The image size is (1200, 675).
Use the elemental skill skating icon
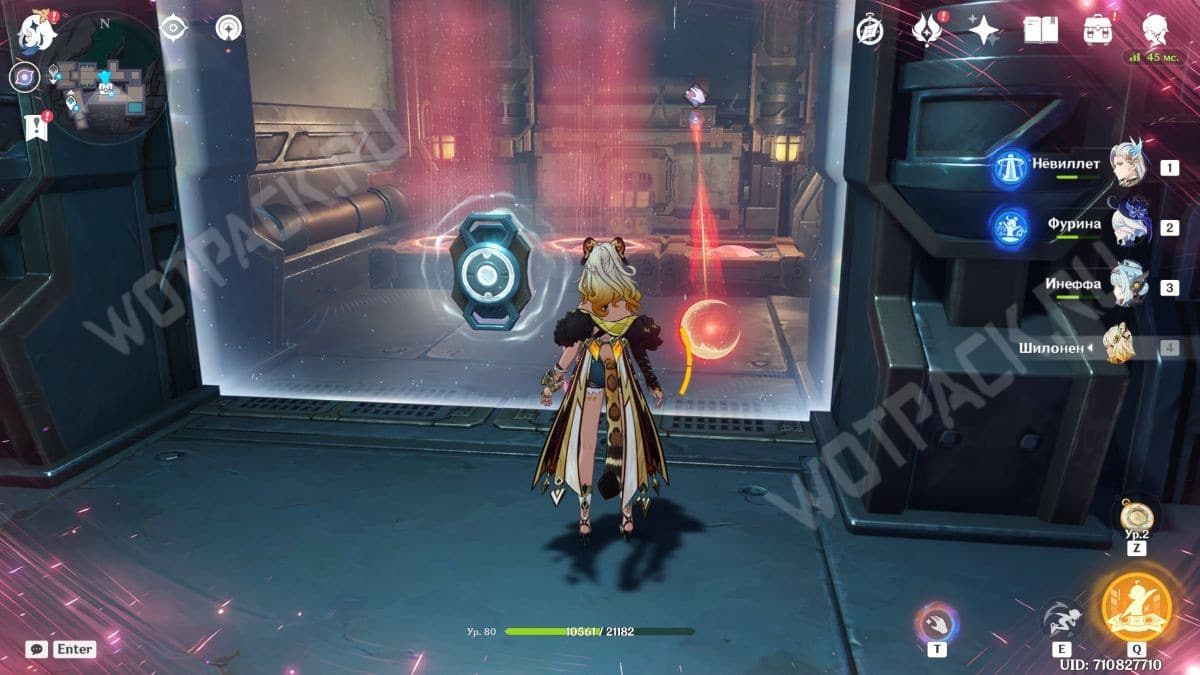1060,620
